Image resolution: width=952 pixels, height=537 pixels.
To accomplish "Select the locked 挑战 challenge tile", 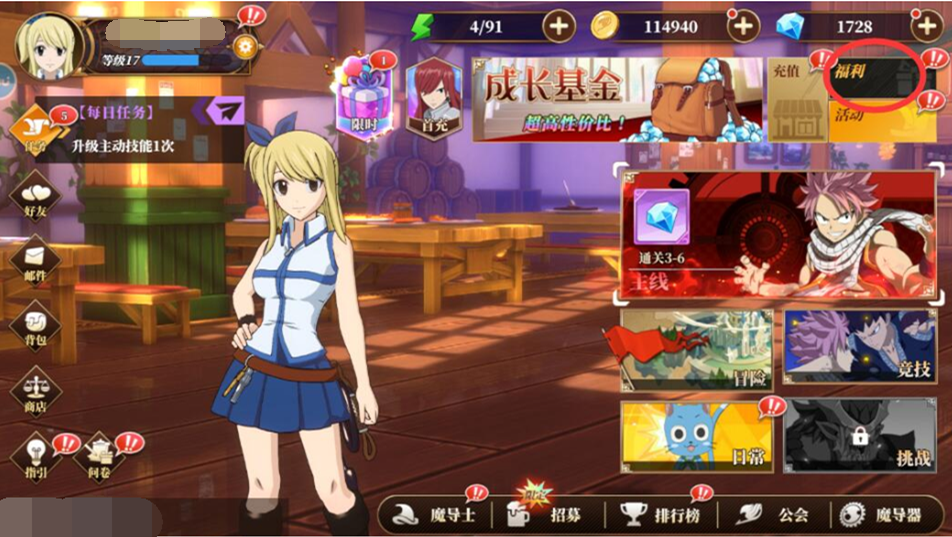I will pyautogui.click(x=860, y=436).
